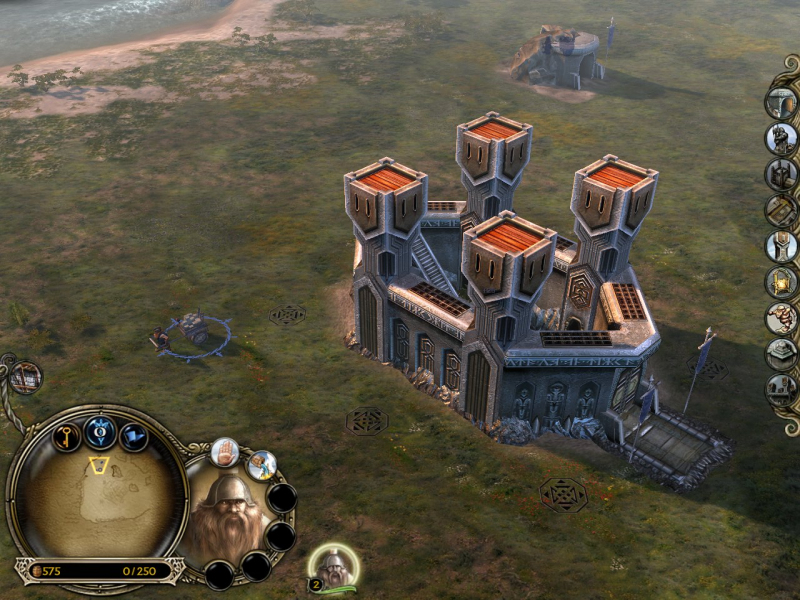Screen dimensions: 800x600
Task: Choose the glowing golden forge build icon
Action: tap(781, 282)
